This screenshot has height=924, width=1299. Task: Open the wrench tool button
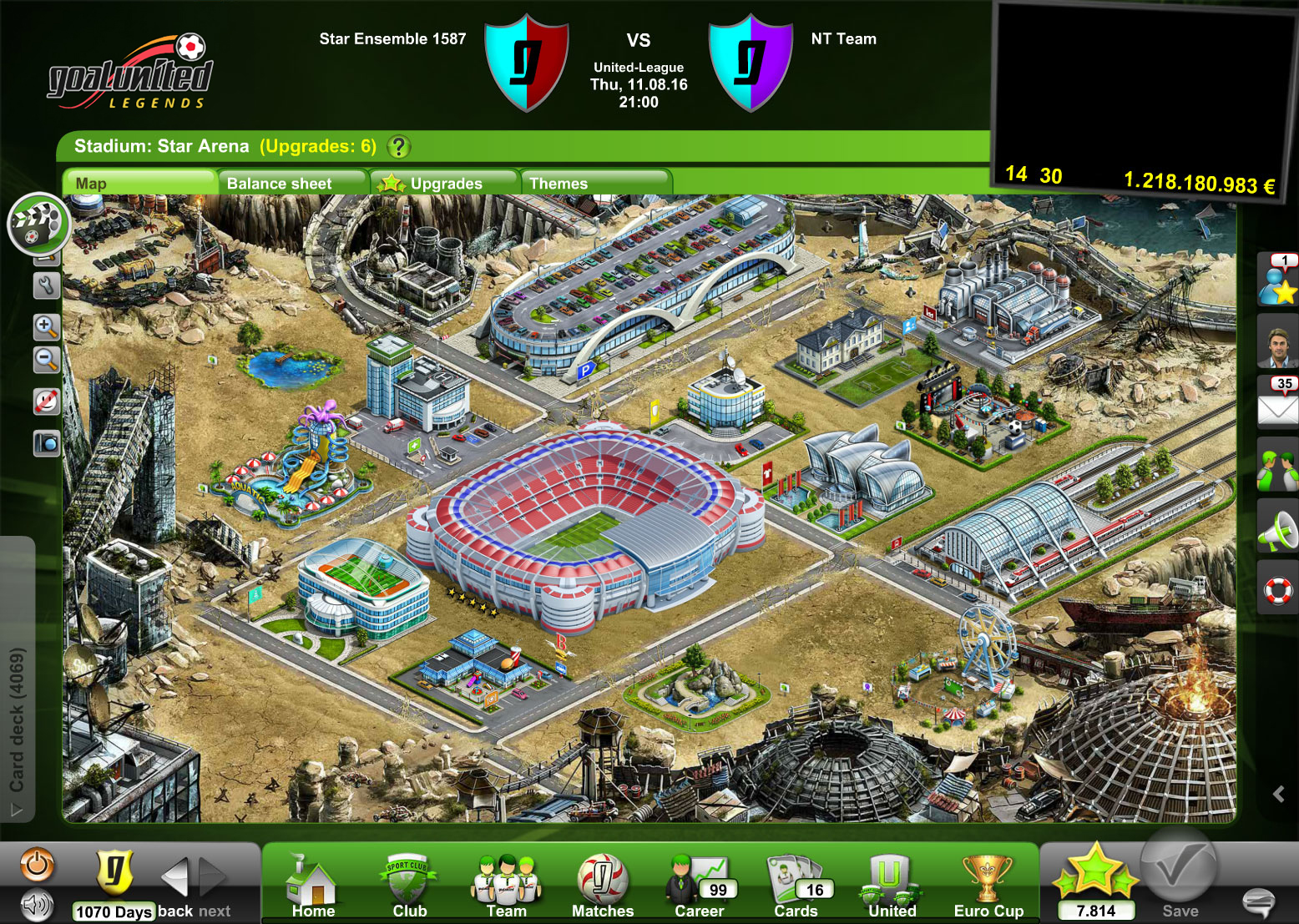tap(46, 286)
